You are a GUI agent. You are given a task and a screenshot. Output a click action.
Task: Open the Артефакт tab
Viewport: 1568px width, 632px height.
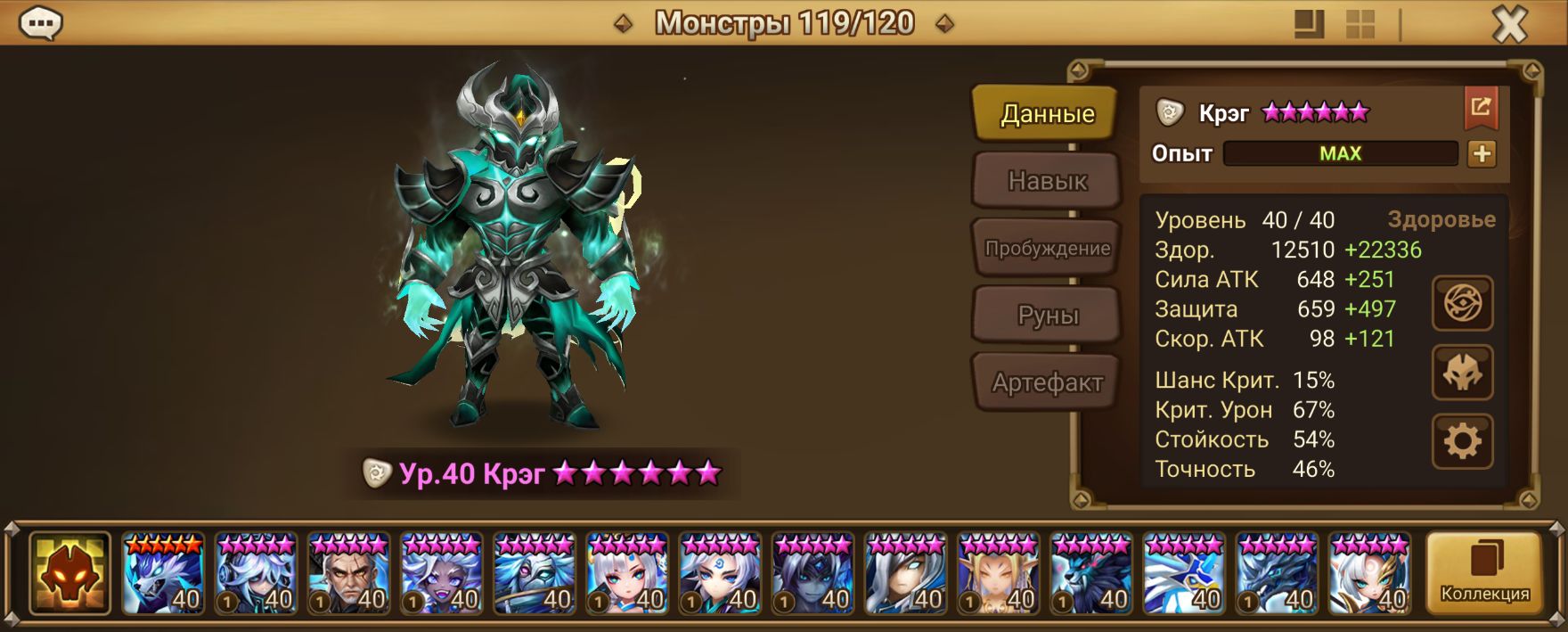coord(1047,383)
